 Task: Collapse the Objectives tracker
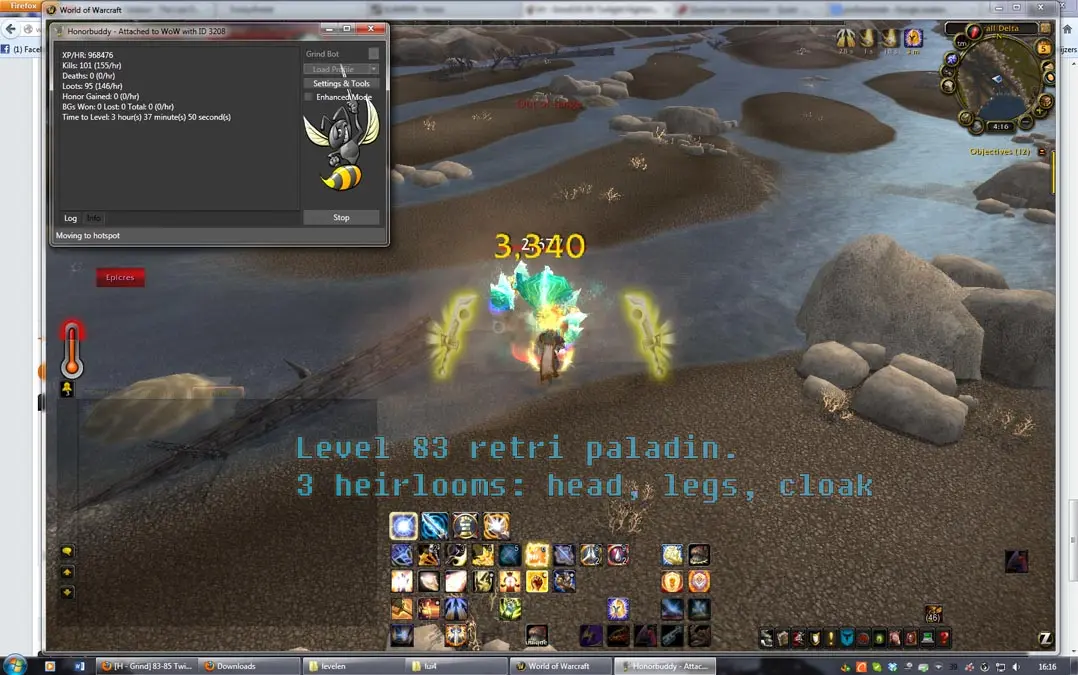click(x=1042, y=152)
